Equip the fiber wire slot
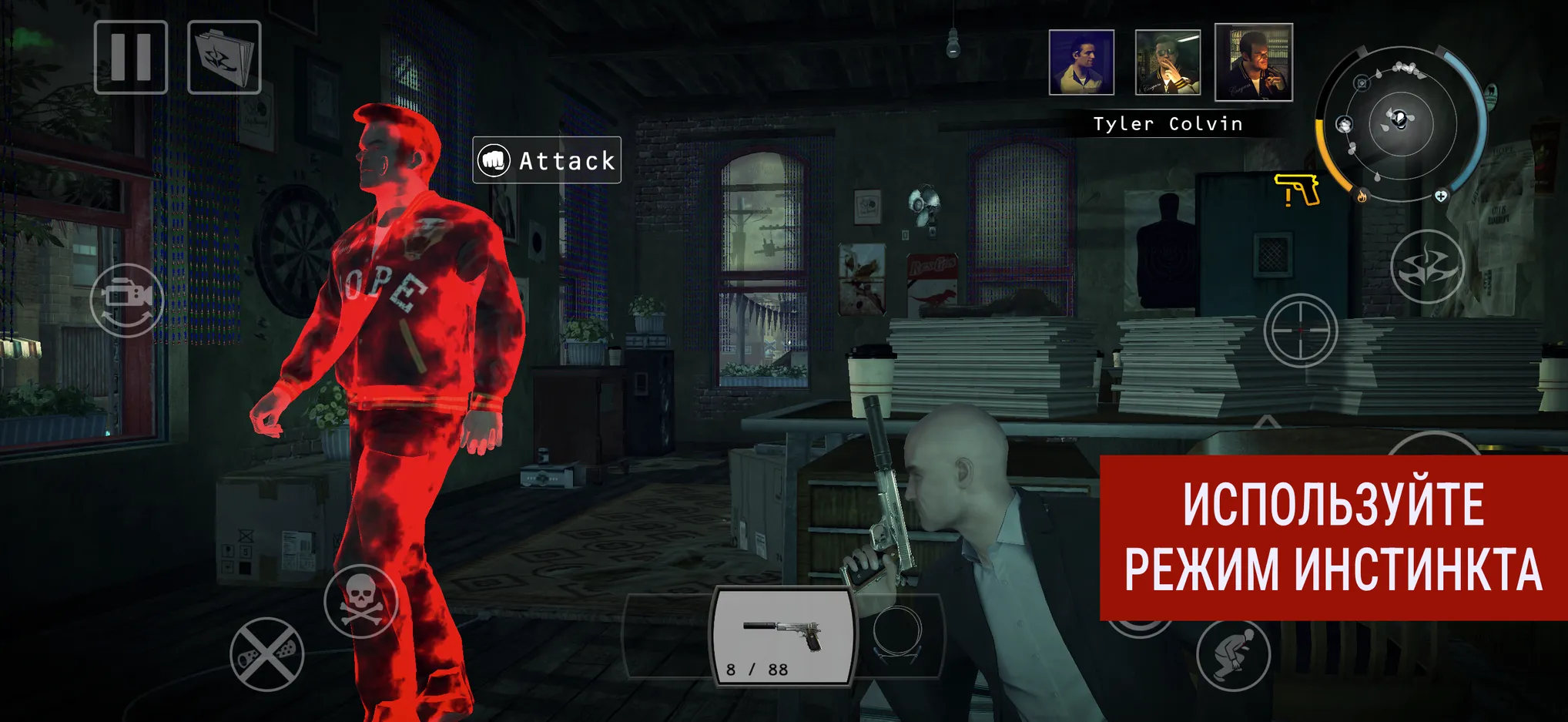Screen dimensions: 1568x722 pyautogui.click(x=898, y=636)
